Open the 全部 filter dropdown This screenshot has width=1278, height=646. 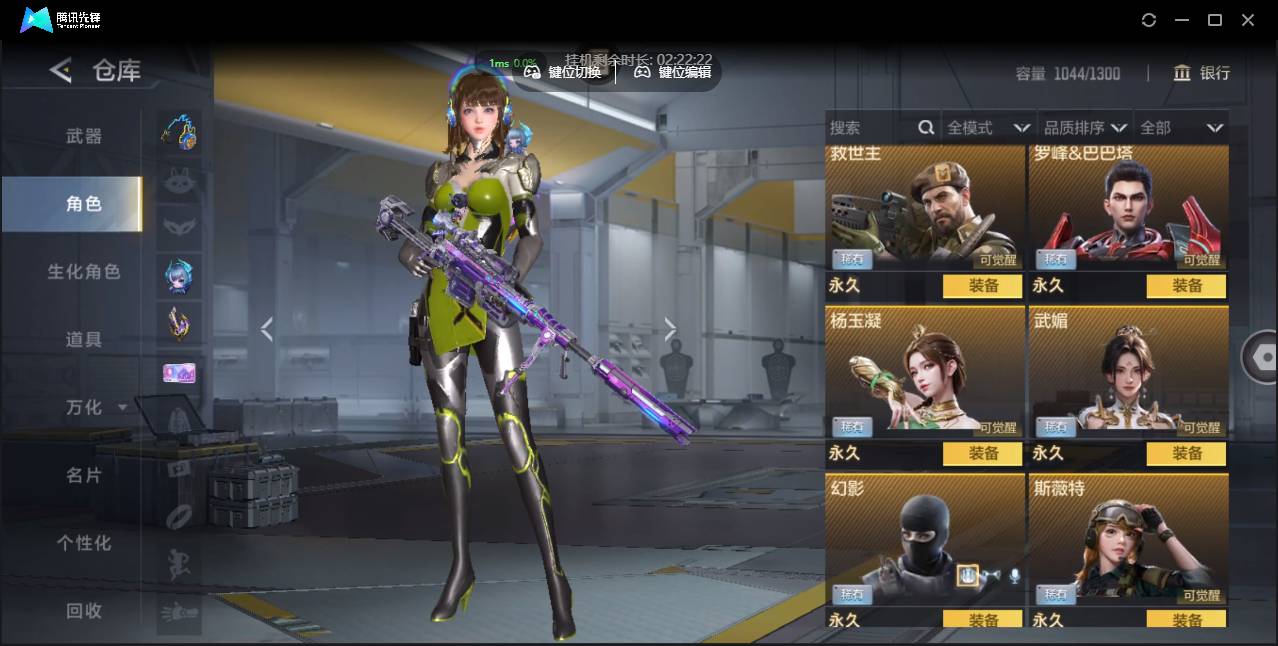(1181, 128)
